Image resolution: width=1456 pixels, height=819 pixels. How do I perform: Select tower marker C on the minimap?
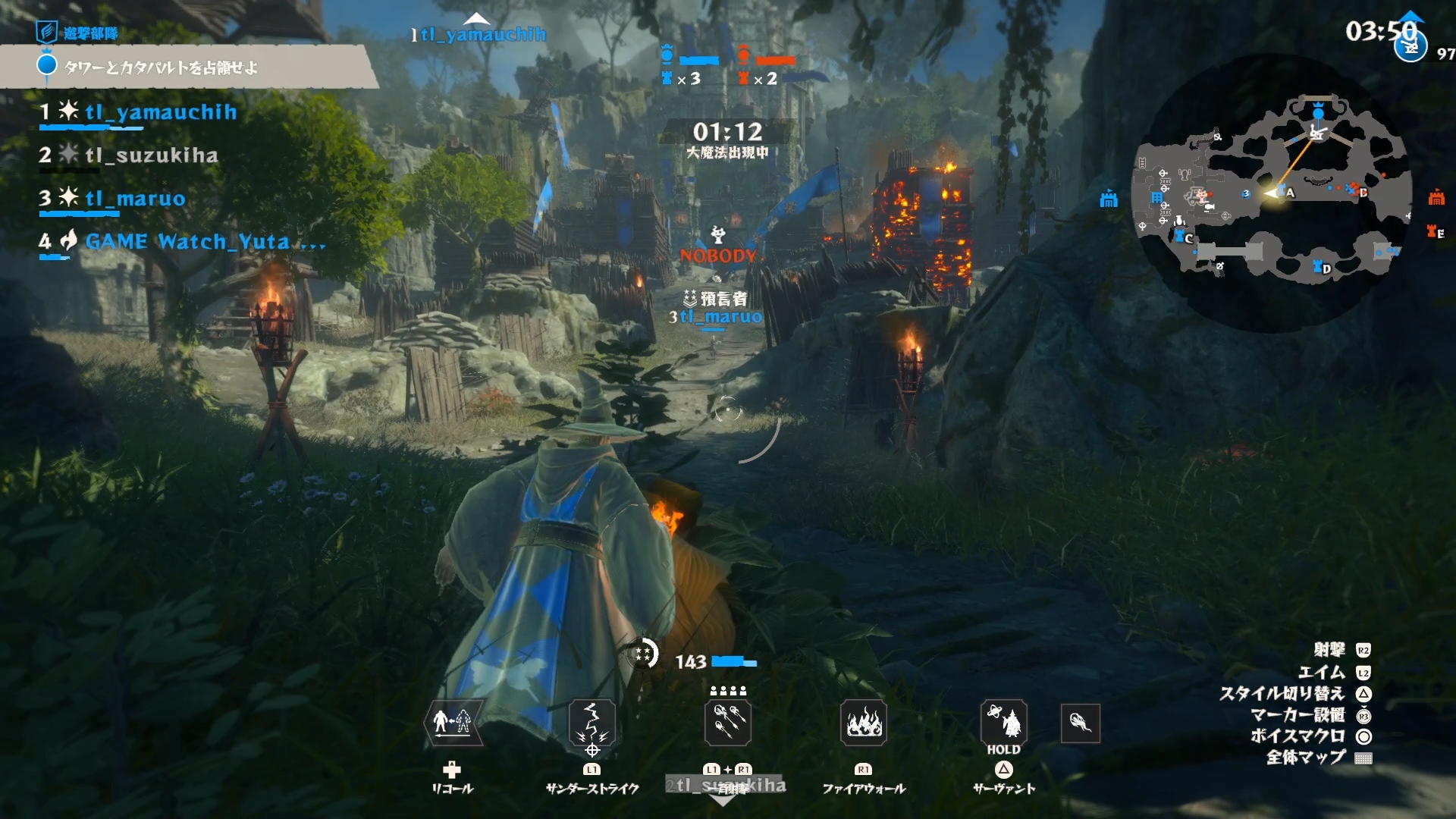pyautogui.click(x=1183, y=237)
